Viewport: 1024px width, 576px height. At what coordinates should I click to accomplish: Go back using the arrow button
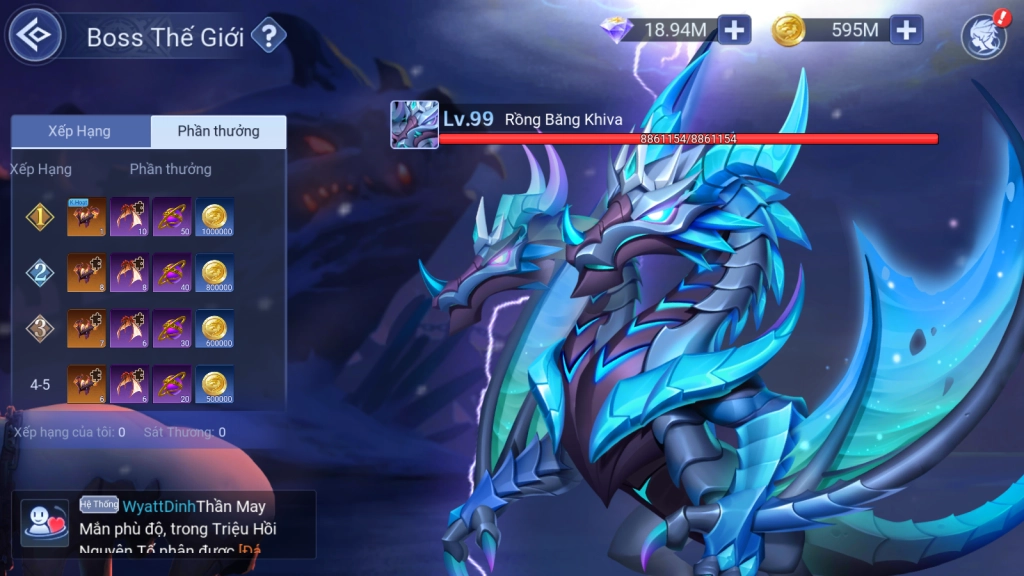(x=36, y=36)
